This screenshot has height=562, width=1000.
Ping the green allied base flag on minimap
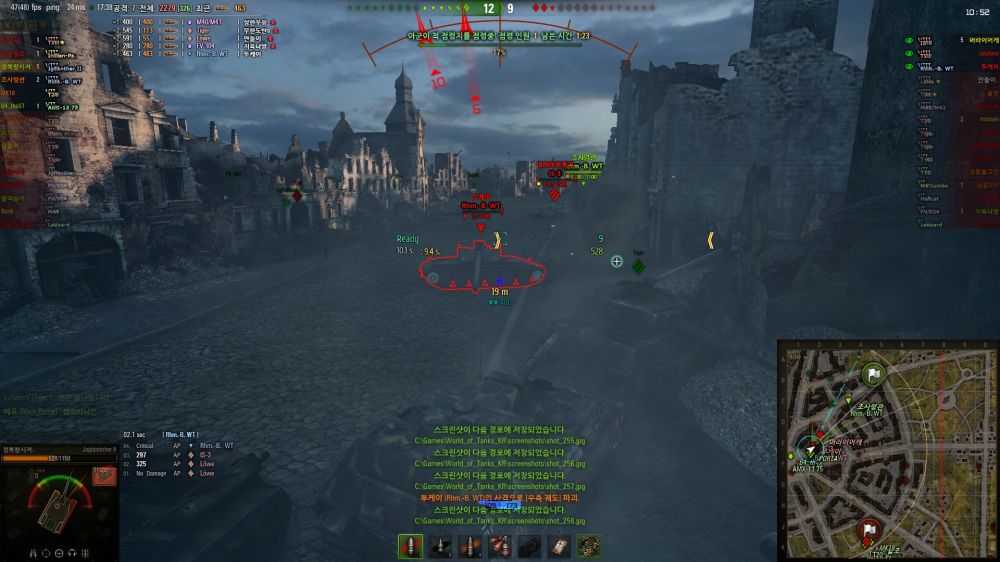pyautogui.click(x=874, y=375)
